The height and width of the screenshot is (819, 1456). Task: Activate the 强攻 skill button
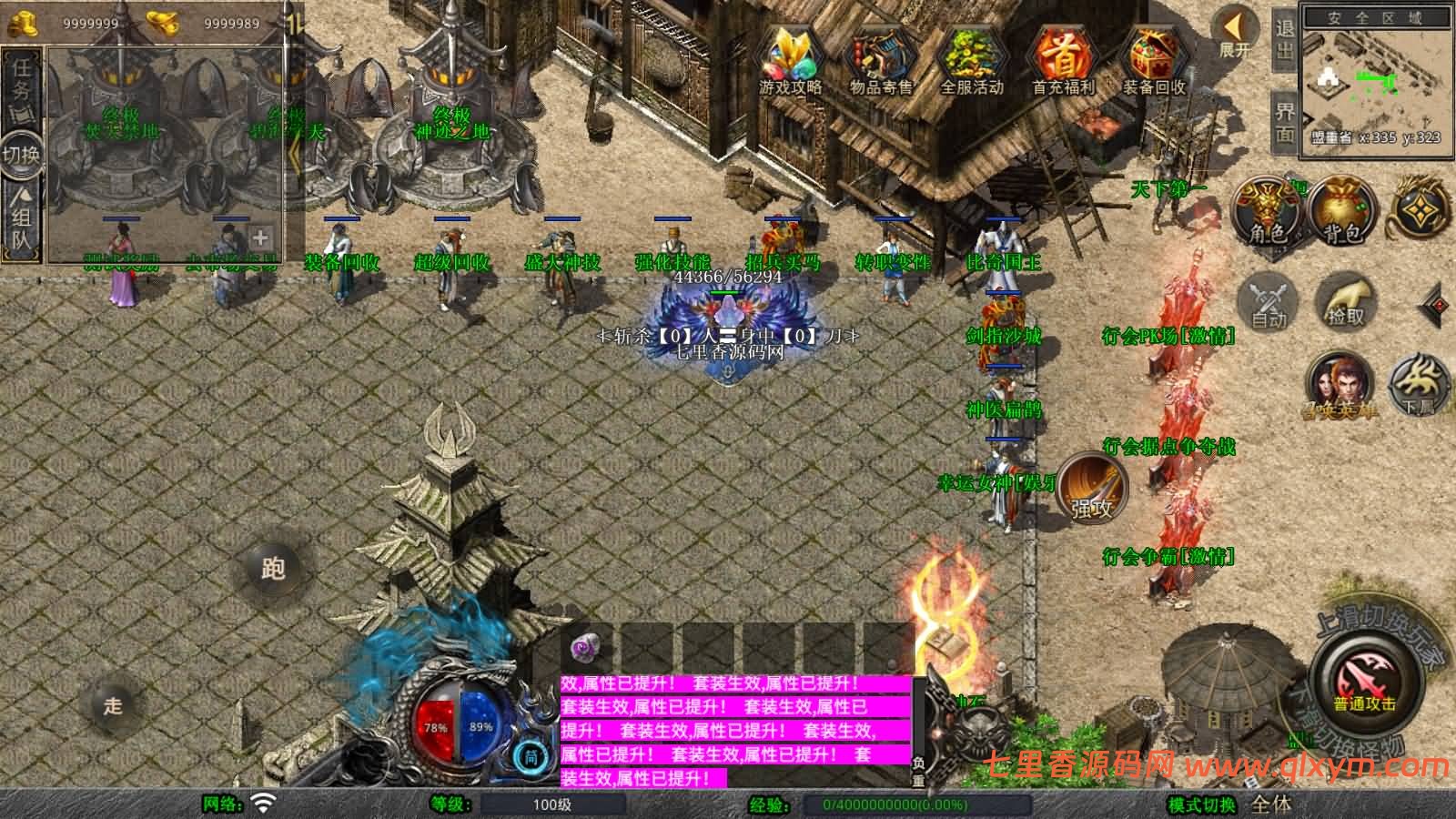(1091, 487)
